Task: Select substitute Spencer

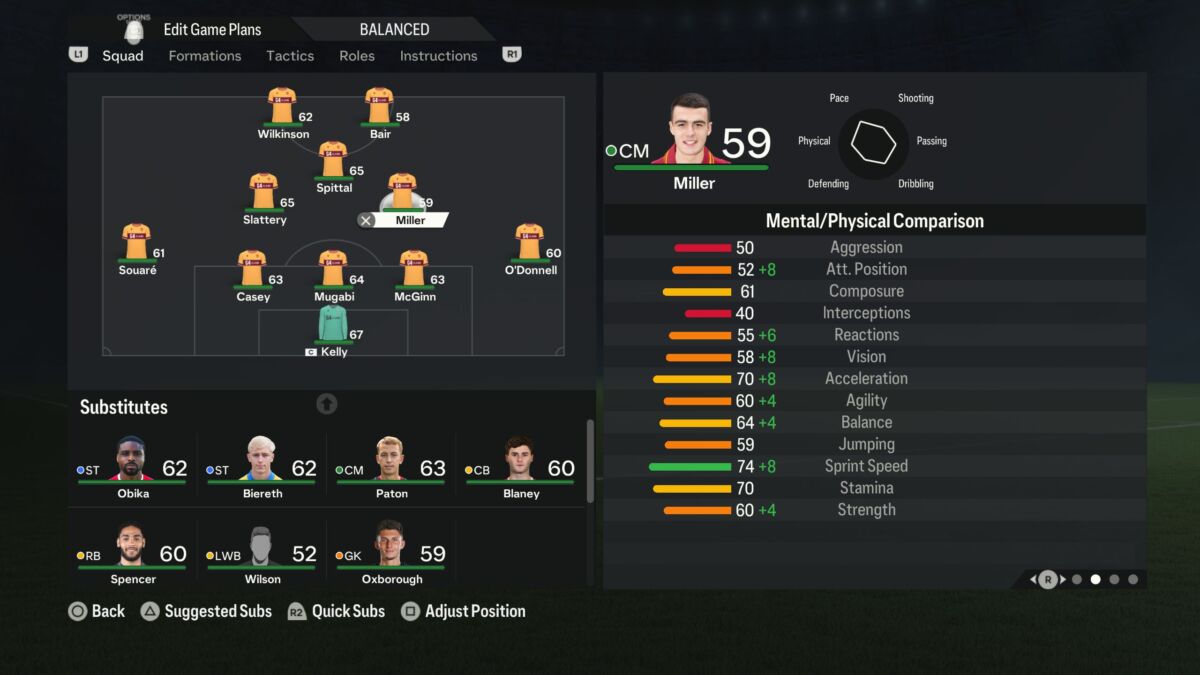Action: click(132, 552)
